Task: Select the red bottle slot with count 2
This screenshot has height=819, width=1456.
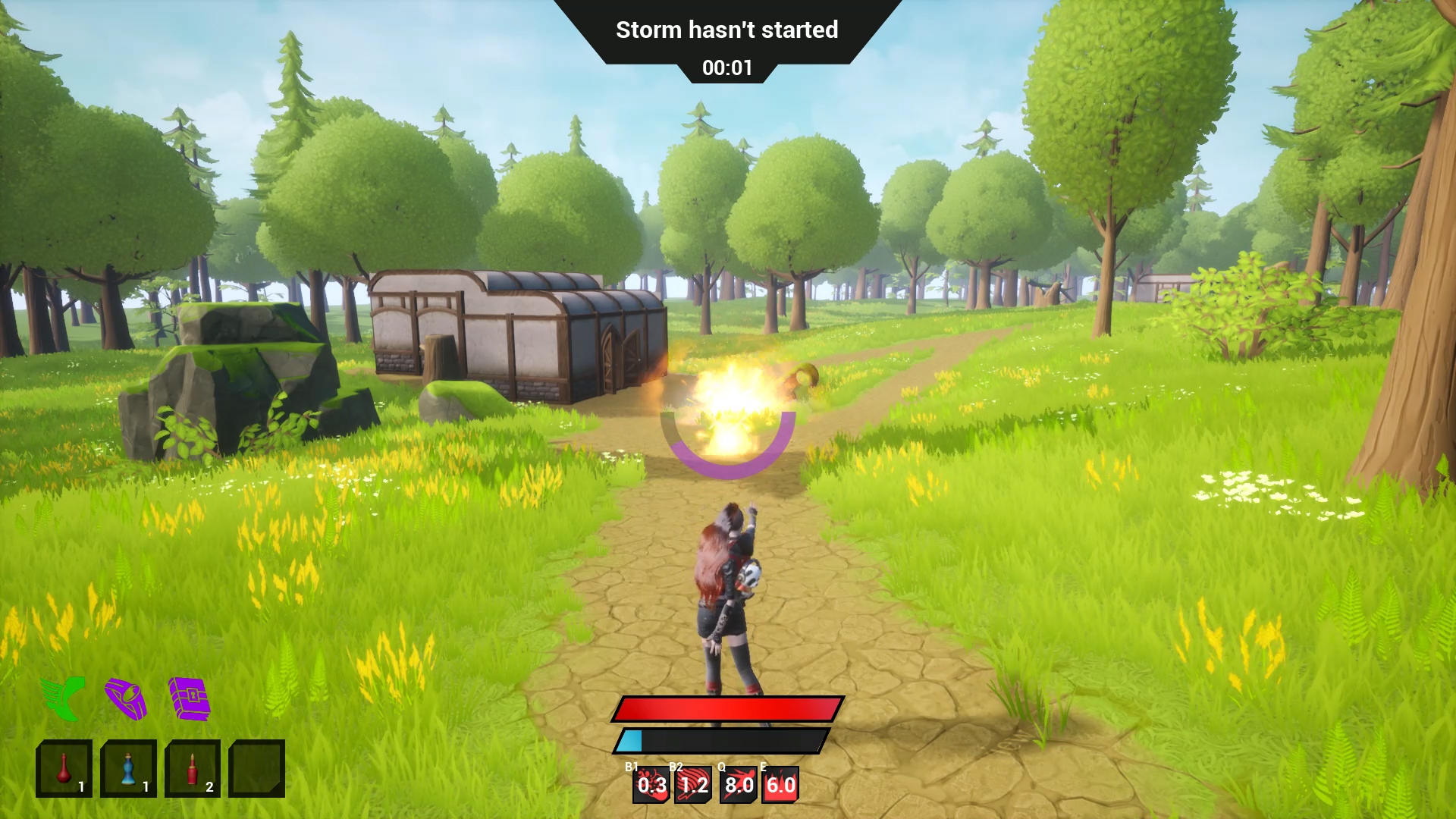Action: pyautogui.click(x=193, y=768)
